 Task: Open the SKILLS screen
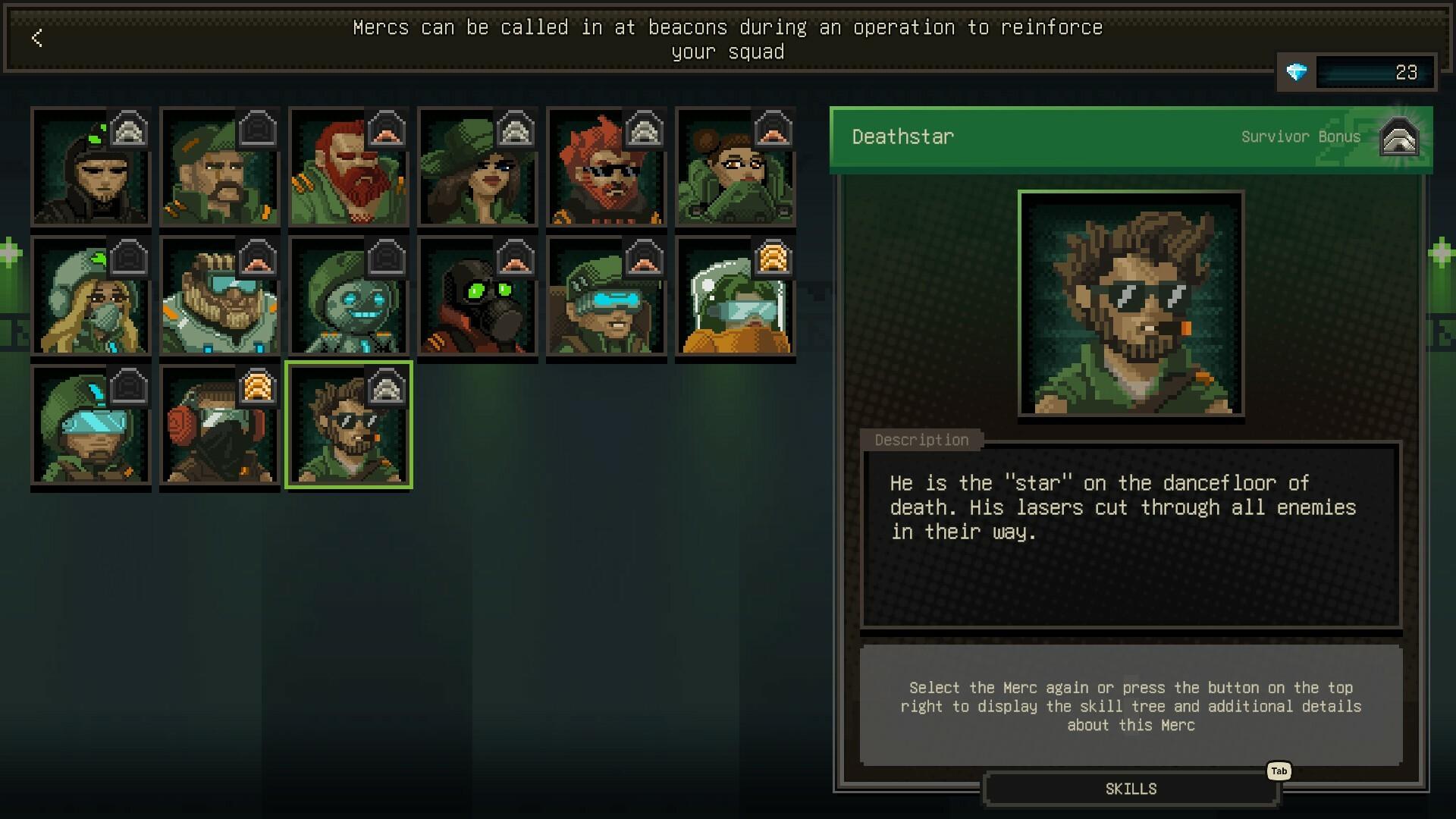[1129, 789]
